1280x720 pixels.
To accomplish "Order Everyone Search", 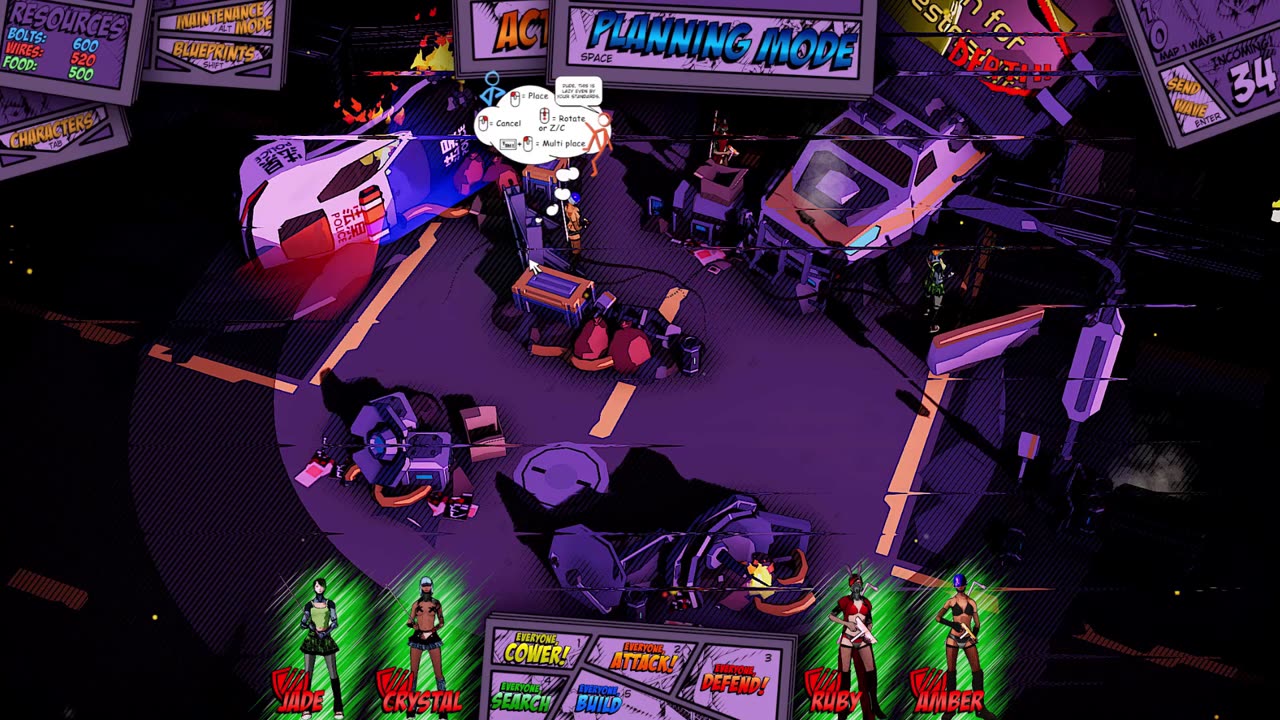I will 521,696.
